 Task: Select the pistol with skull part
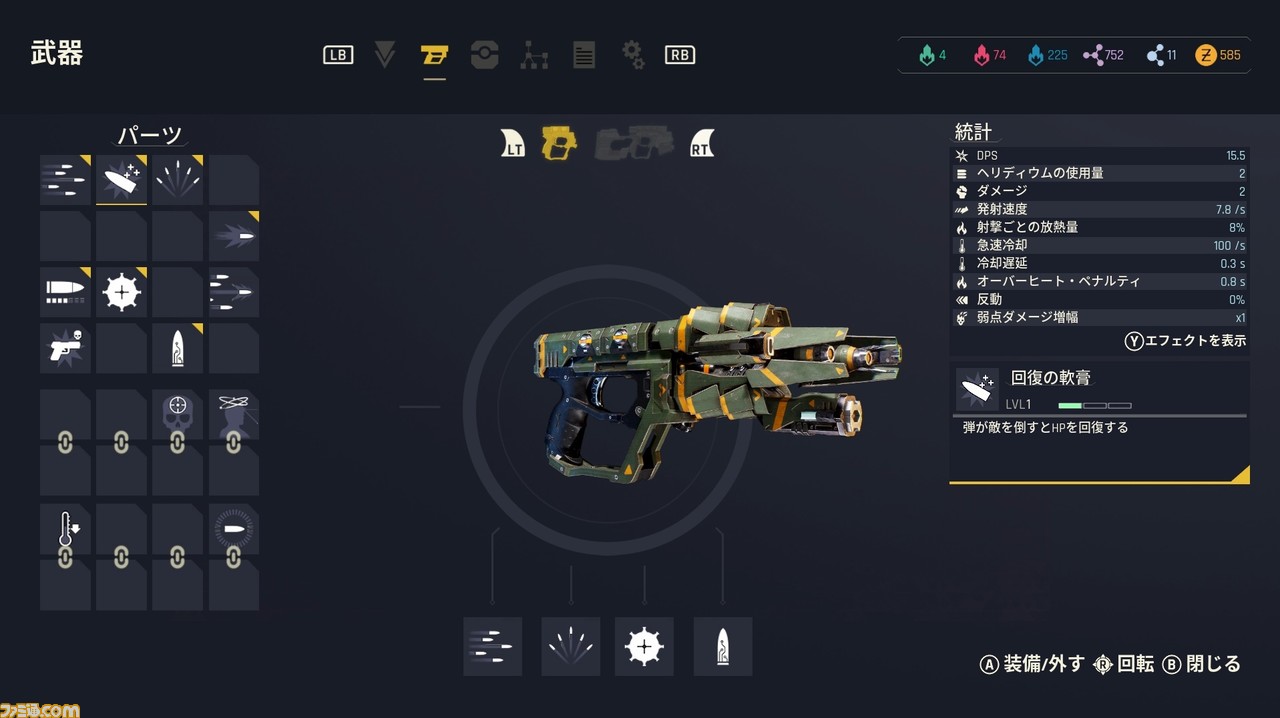(66, 348)
